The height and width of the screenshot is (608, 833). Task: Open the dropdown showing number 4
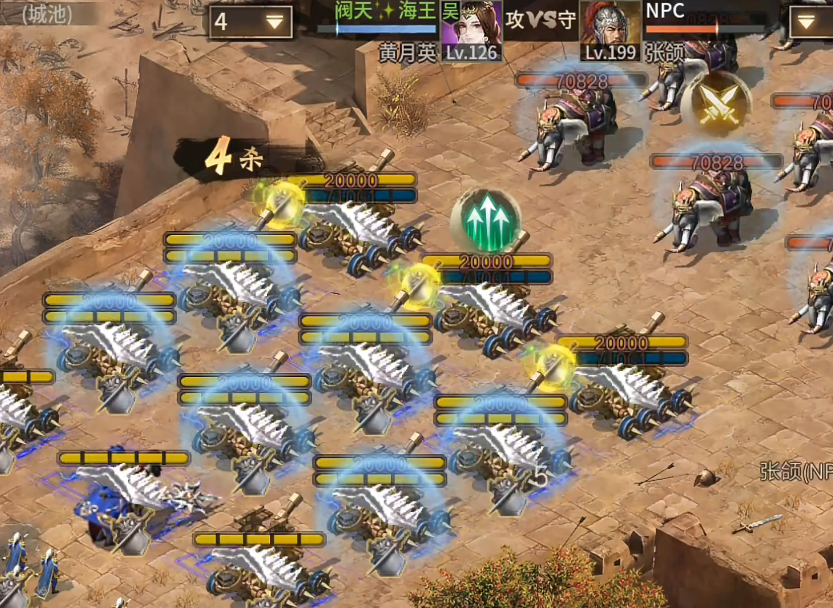250,22
